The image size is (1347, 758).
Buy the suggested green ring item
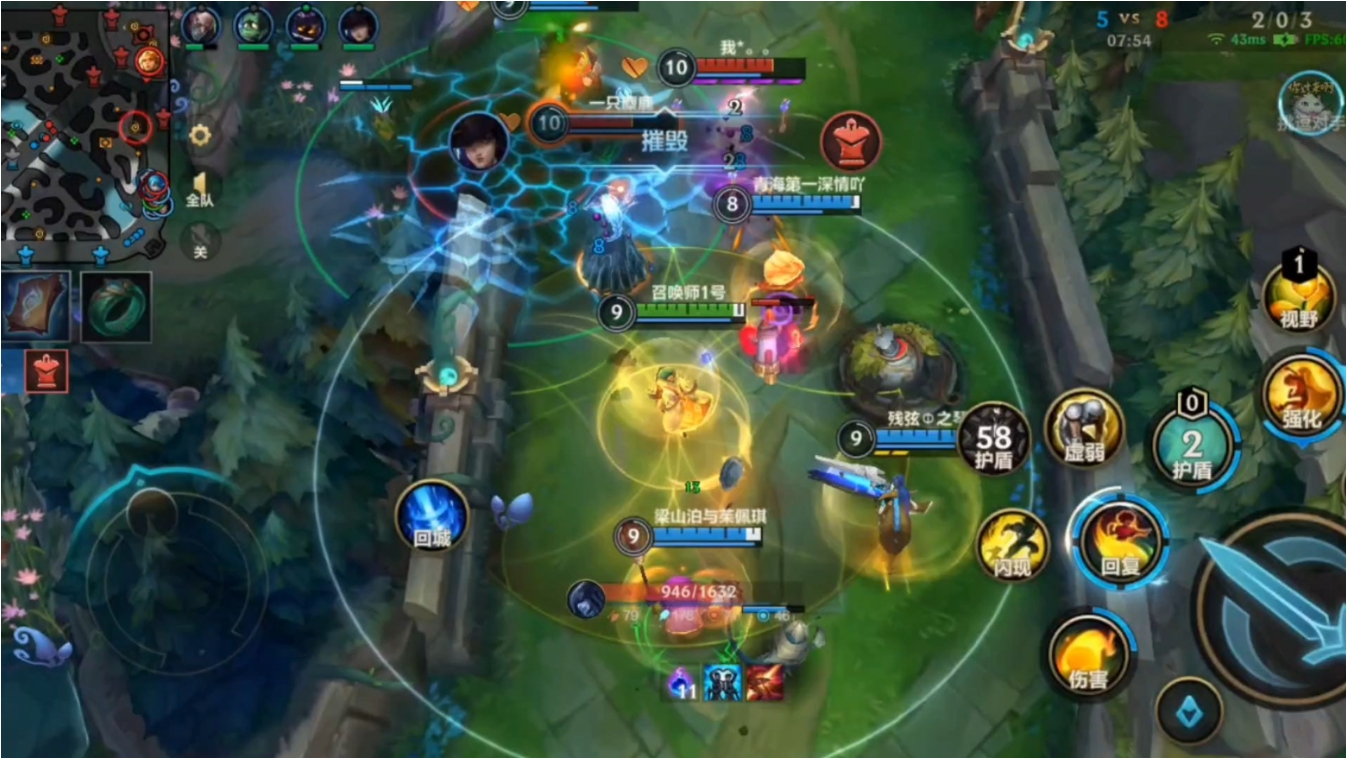click(116, 307)
